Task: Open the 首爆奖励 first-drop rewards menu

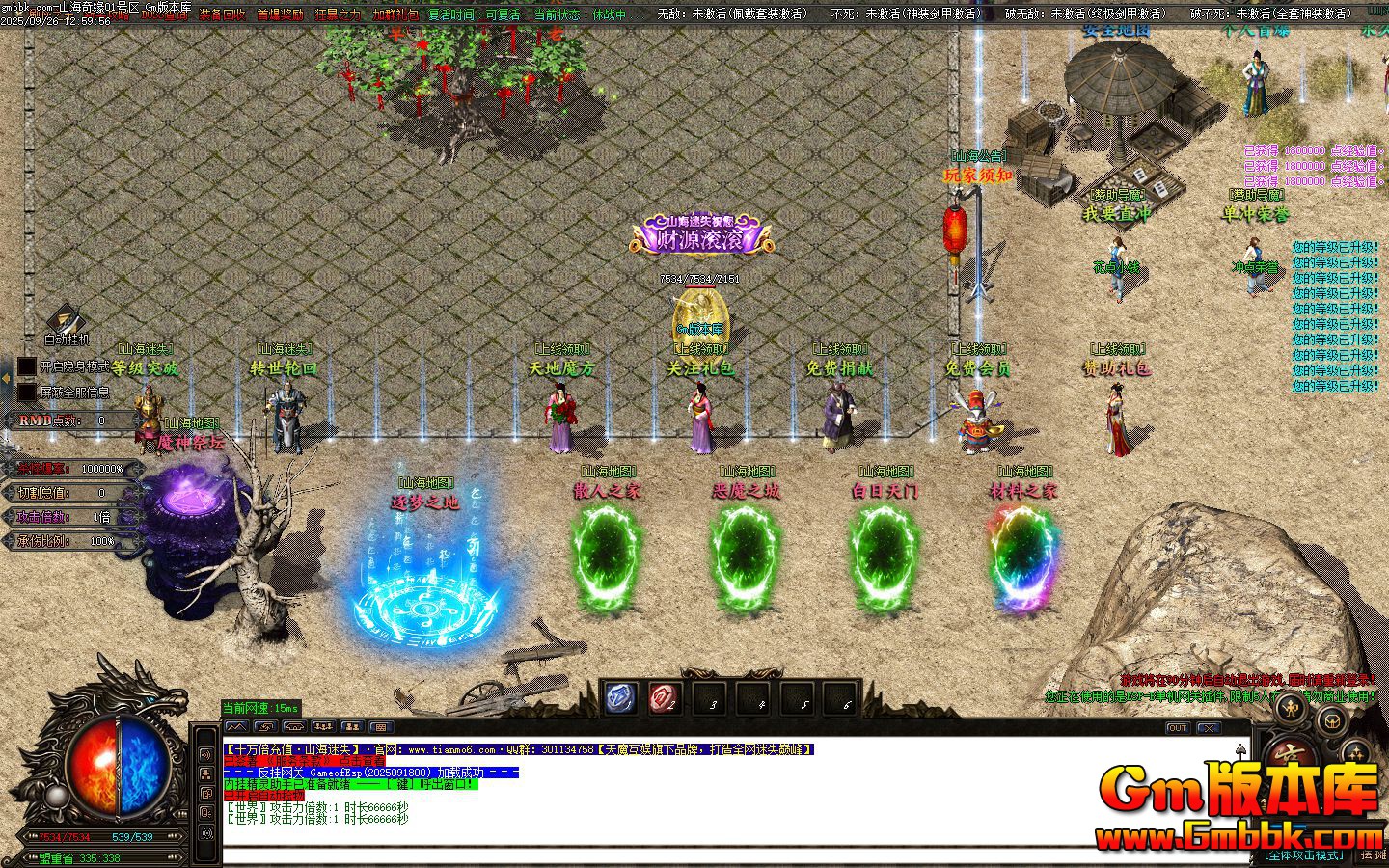Action: point(280,14)
